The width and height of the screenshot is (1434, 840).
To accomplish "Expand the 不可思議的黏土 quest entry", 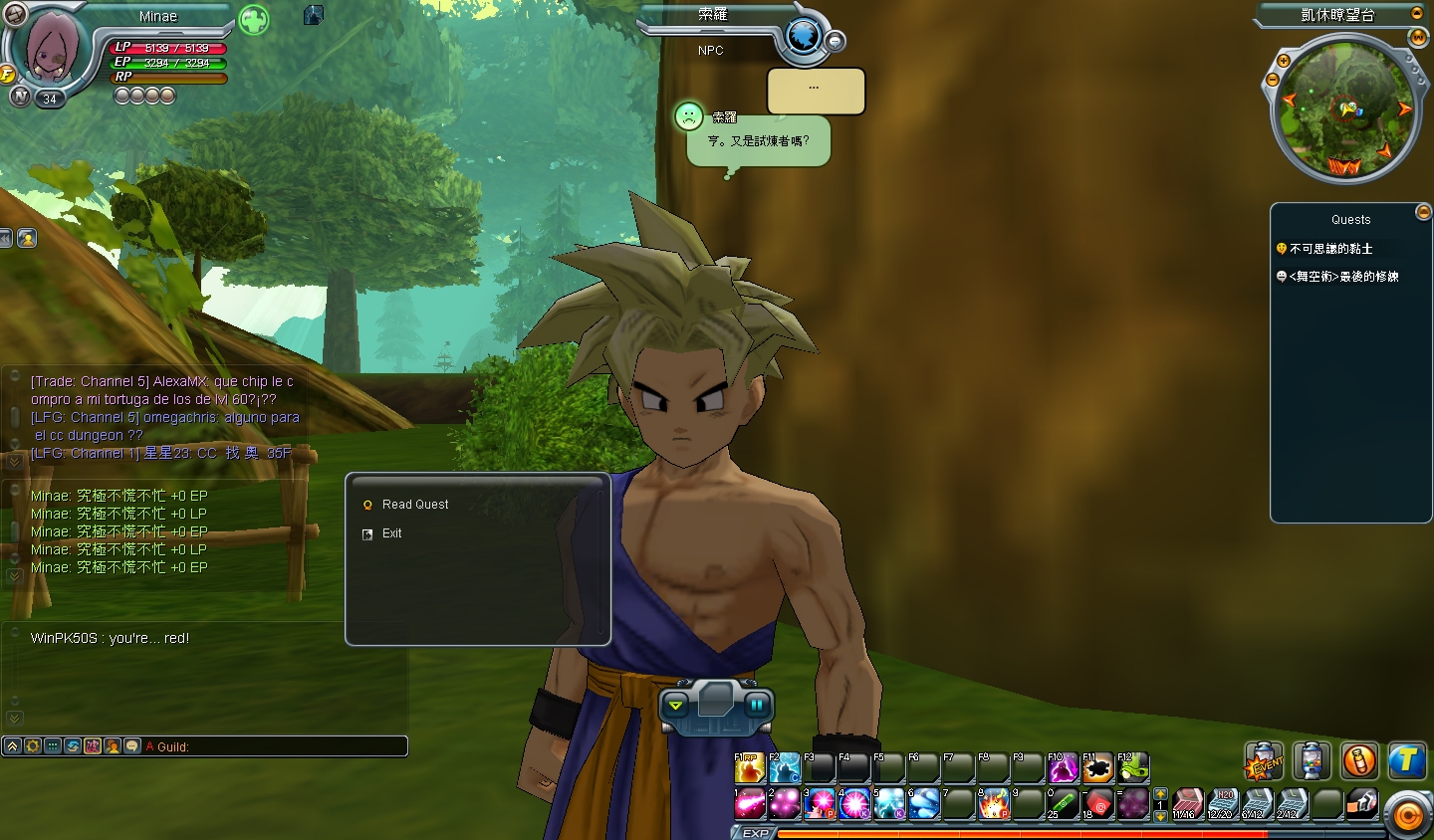I will [1327, 248].
